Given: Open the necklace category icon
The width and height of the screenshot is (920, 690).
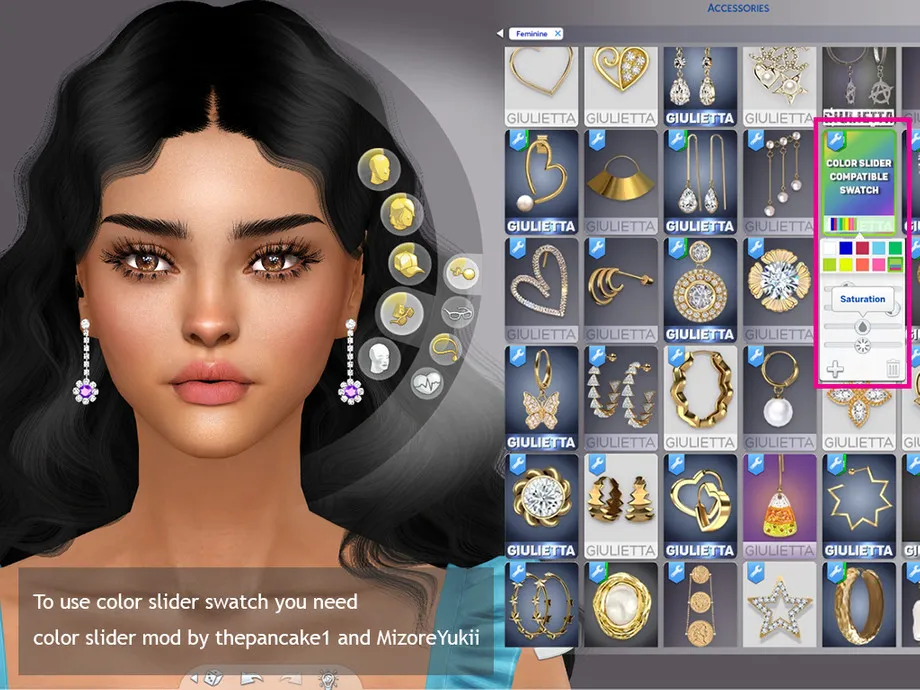Looking at the screenshot, I should point(445,348).
